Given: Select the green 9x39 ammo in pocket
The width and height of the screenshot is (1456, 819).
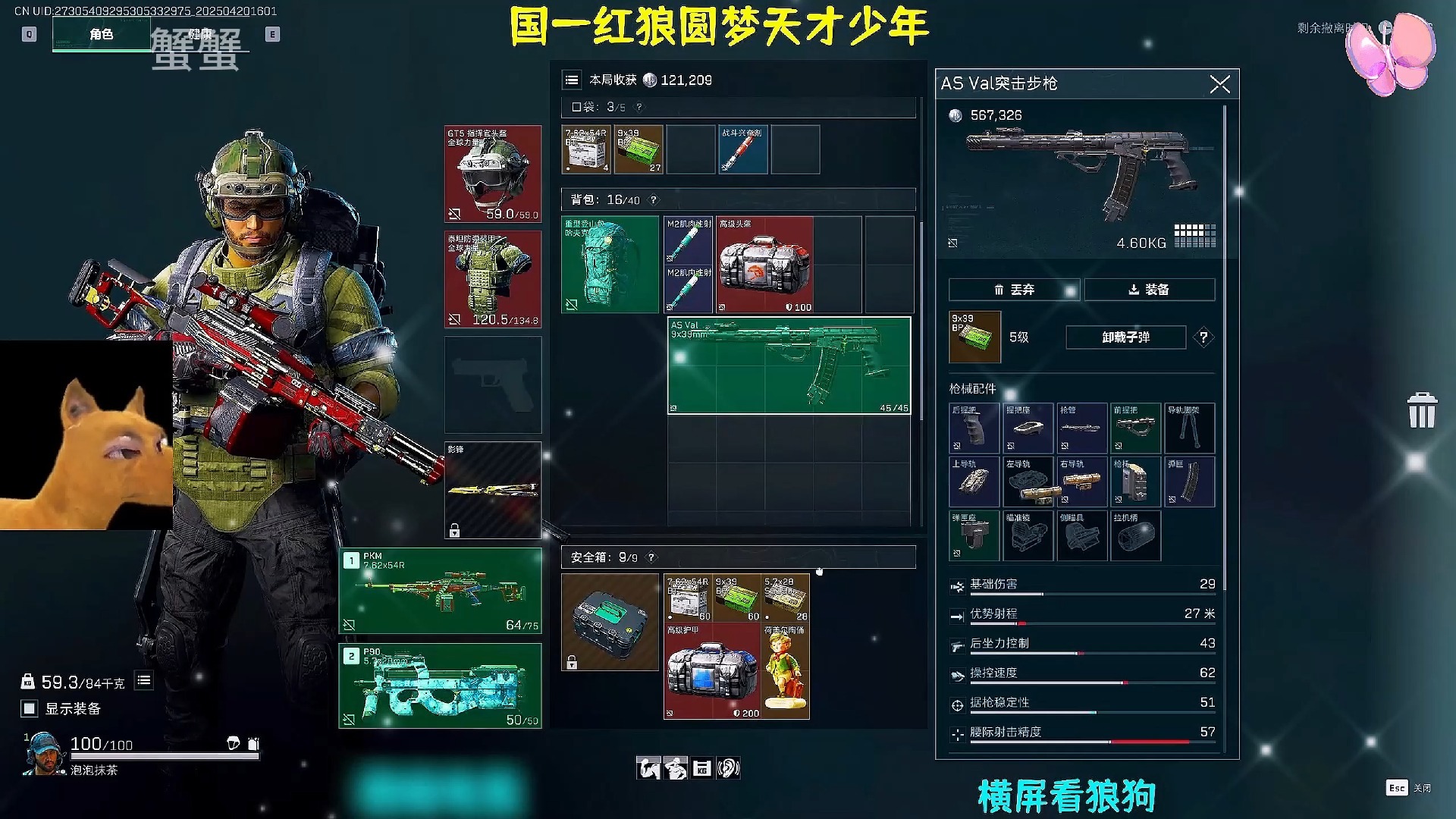Looking at the screenshot, I should (639, 149).
